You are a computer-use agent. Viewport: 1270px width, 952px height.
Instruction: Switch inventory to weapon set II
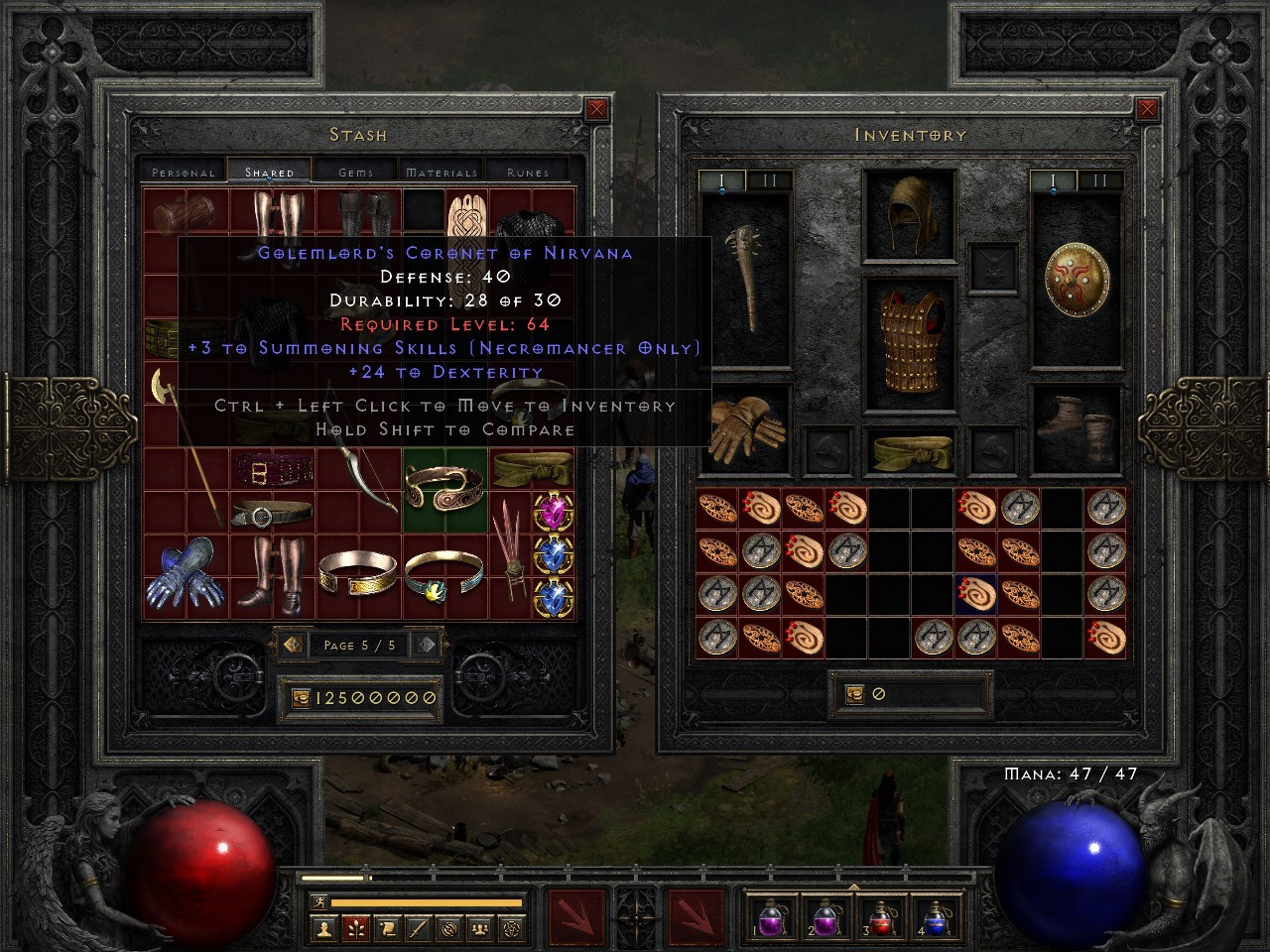coord(1099,181)
